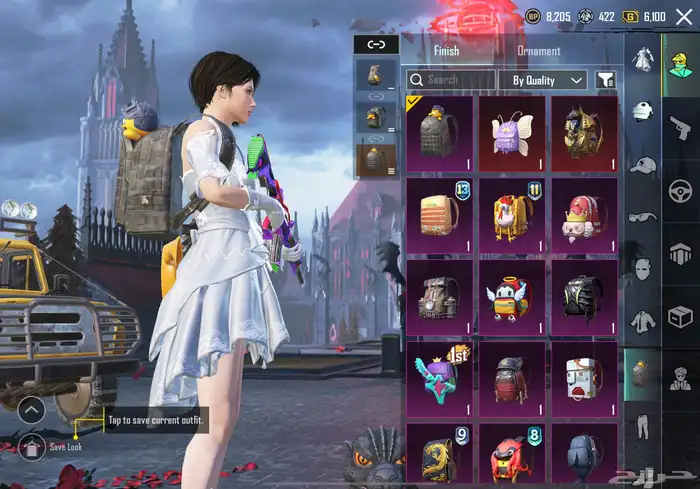Close the inventory screen with the X

pyautogui.click(x=684, y=16)
